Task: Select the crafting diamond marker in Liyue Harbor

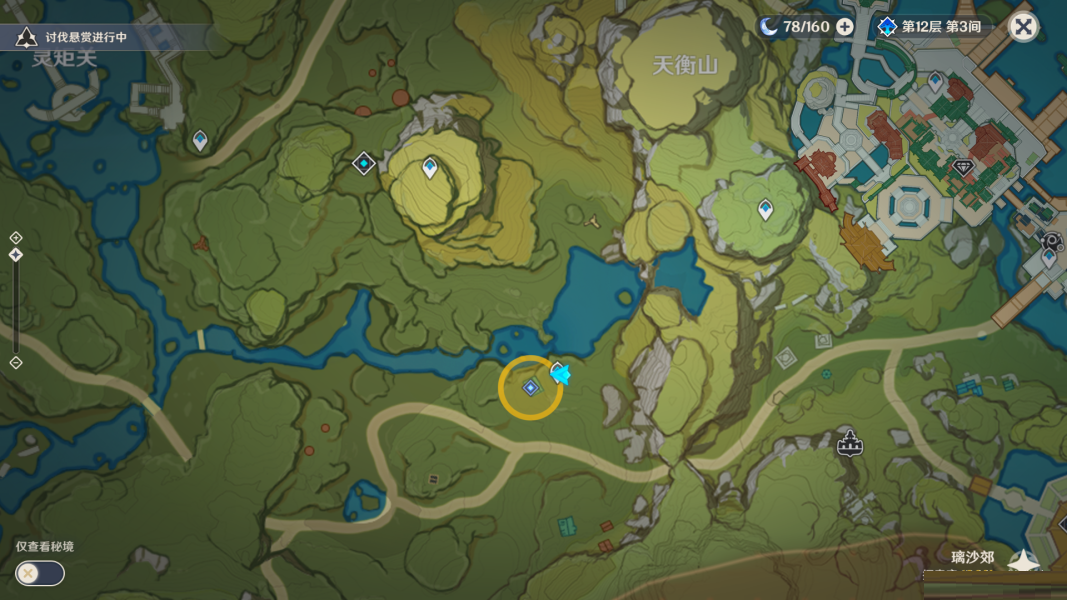Action: (x=963, y=168)
